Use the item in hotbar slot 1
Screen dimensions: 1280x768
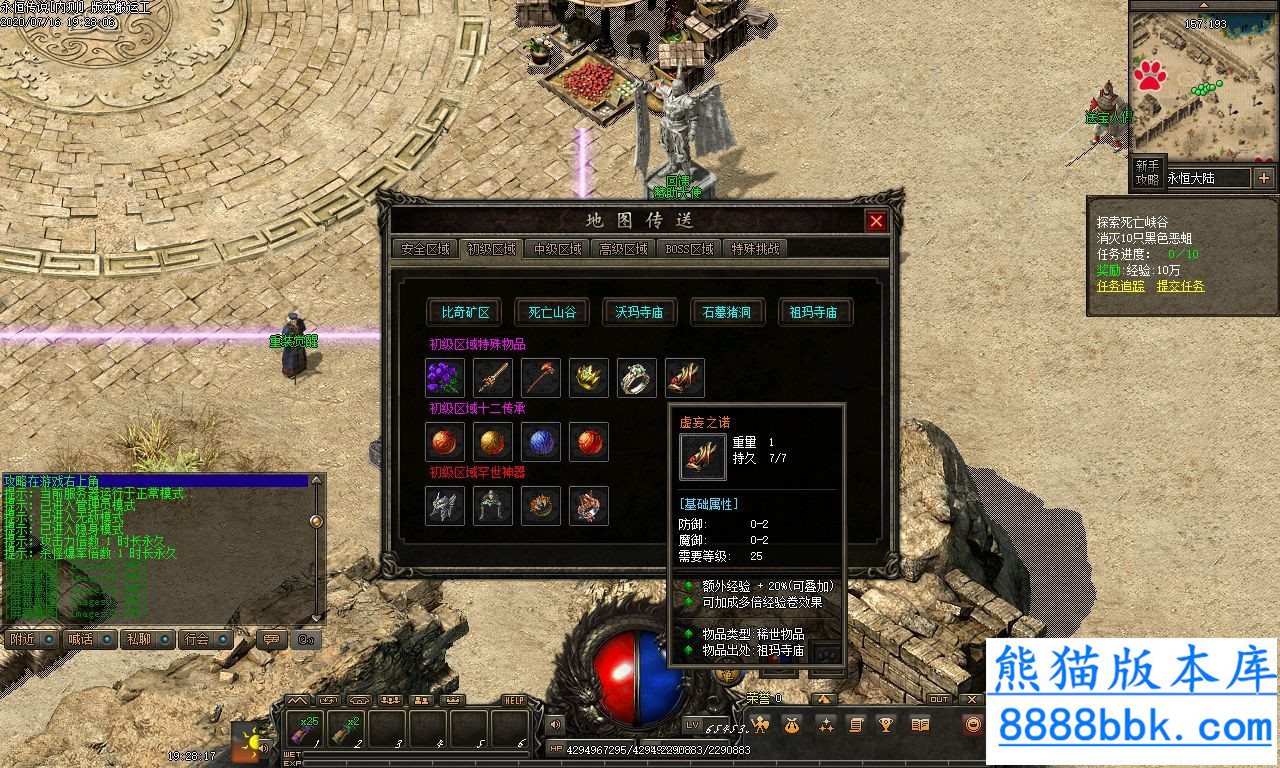pyautogui.click(x=305, y=729)
